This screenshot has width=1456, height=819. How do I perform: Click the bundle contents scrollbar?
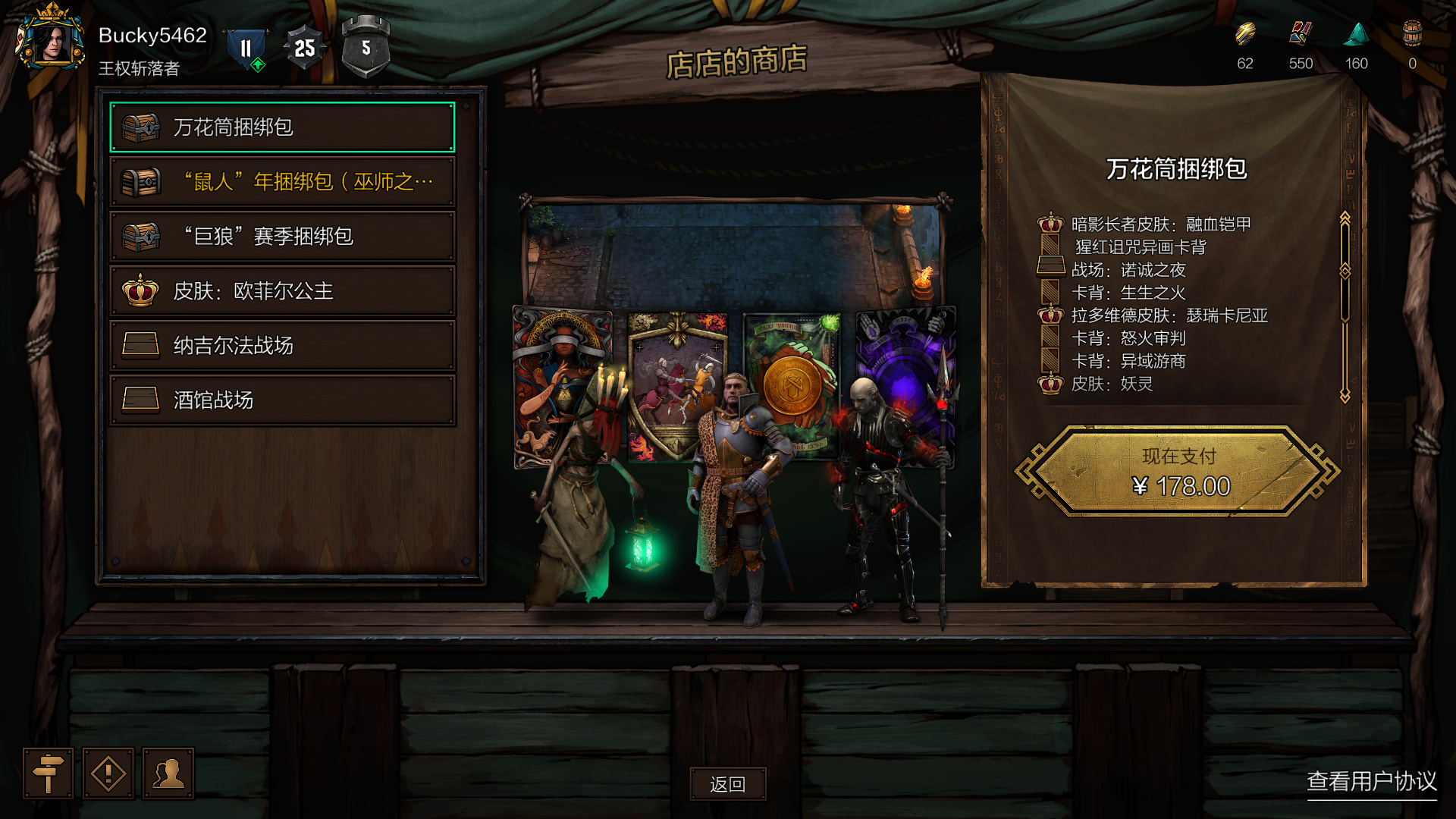point(1345,307)
